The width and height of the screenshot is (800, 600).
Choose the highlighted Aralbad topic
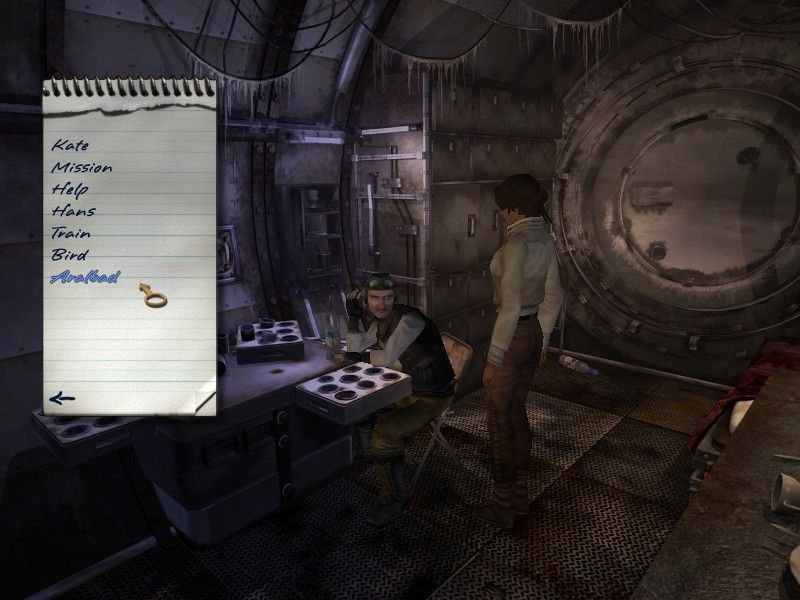tap(84, 277)
